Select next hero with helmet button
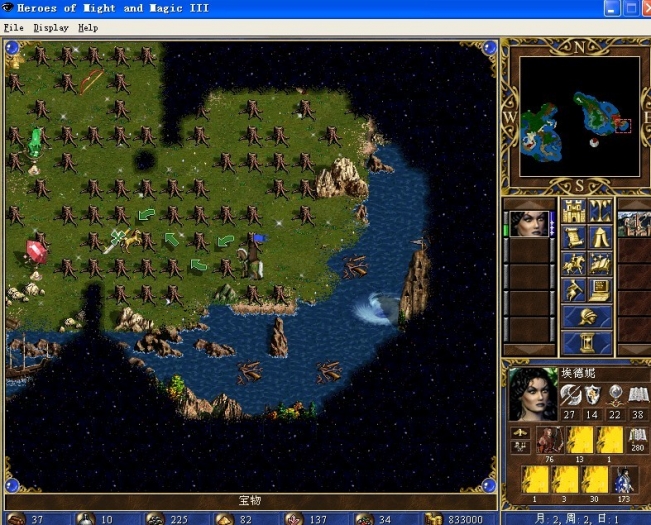651x525 pixels. [587, 317]
